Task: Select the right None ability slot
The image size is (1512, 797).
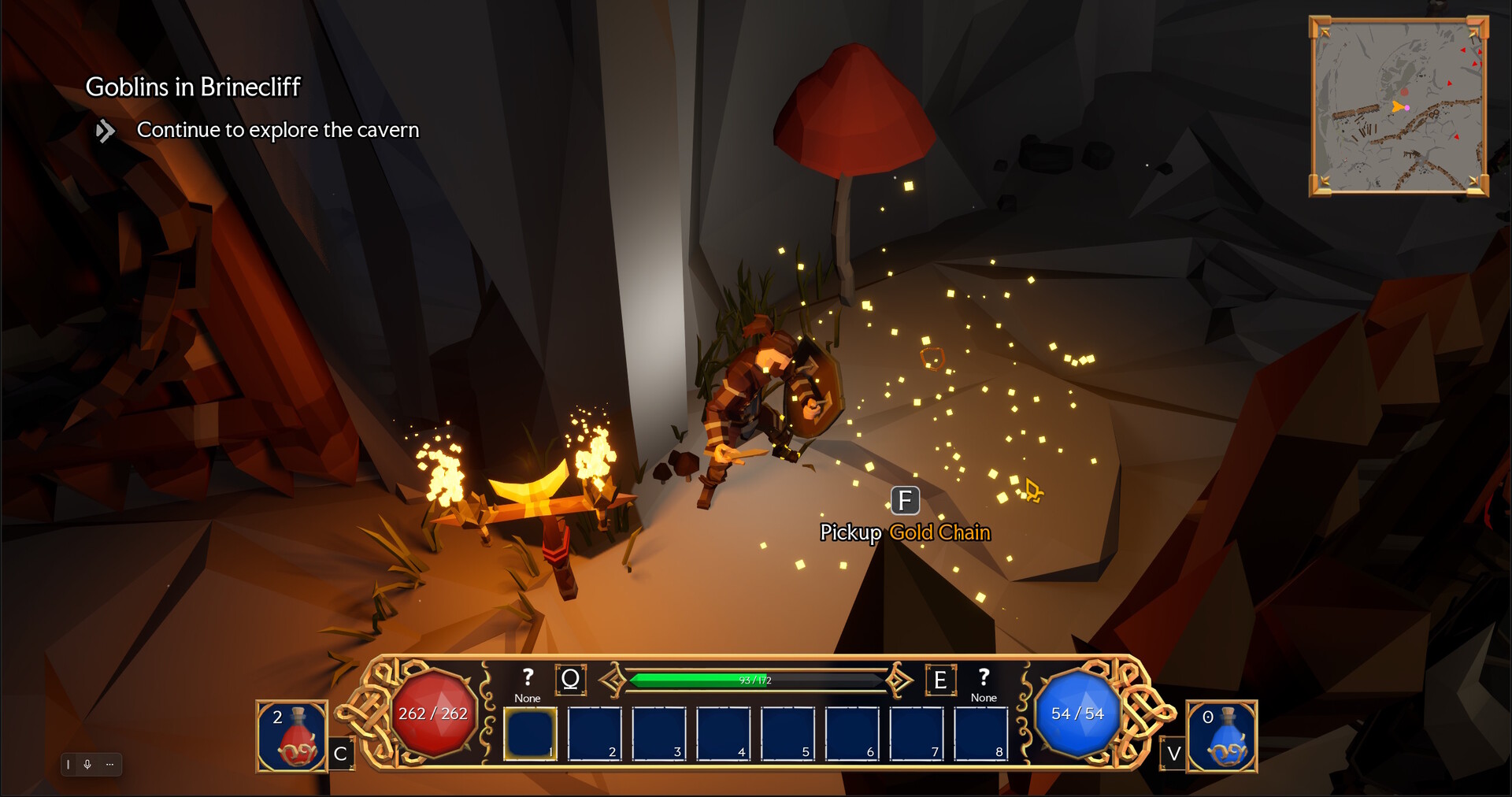Action: pos(984,684)
